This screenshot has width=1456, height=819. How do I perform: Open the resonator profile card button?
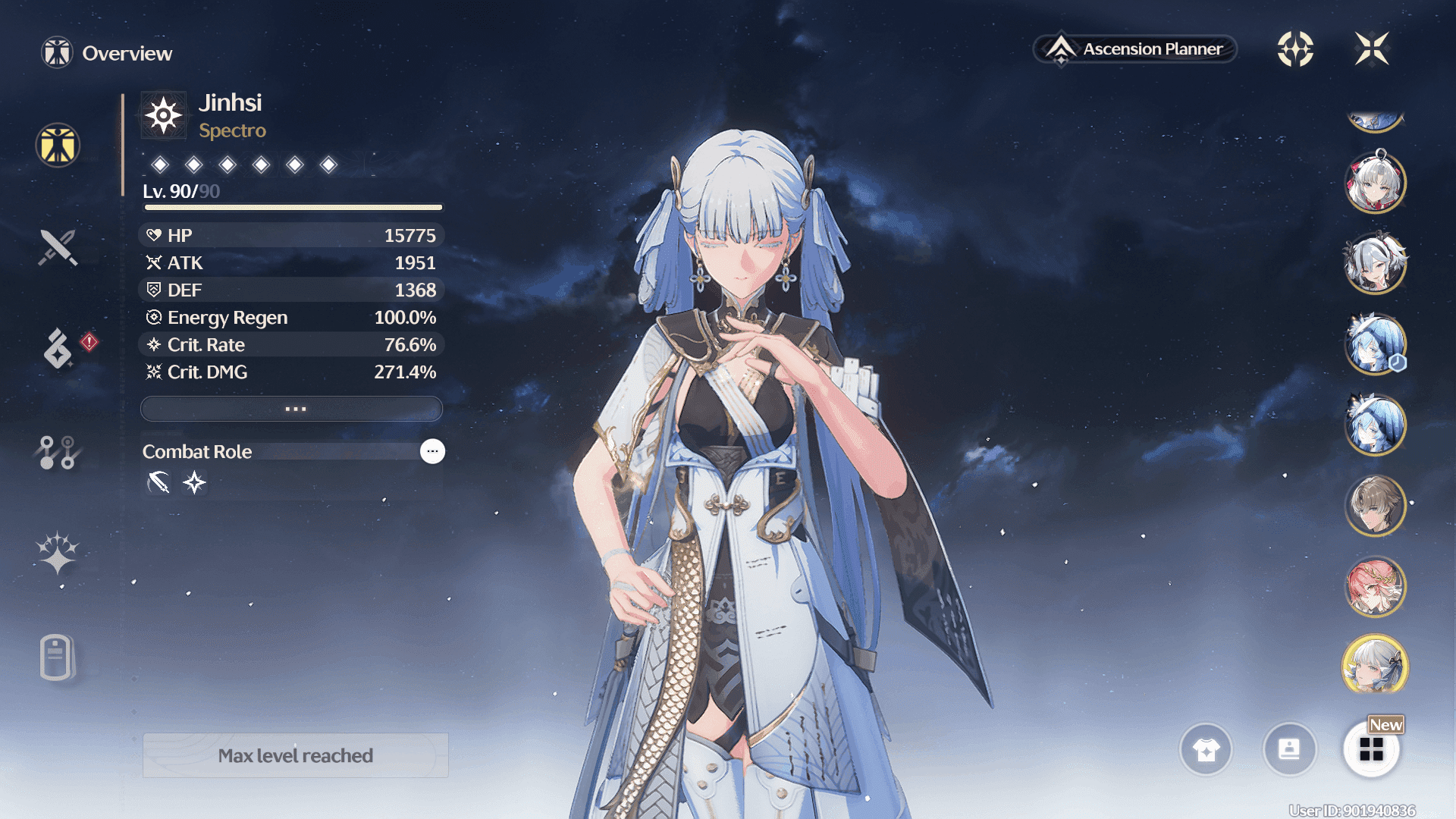1289,749
